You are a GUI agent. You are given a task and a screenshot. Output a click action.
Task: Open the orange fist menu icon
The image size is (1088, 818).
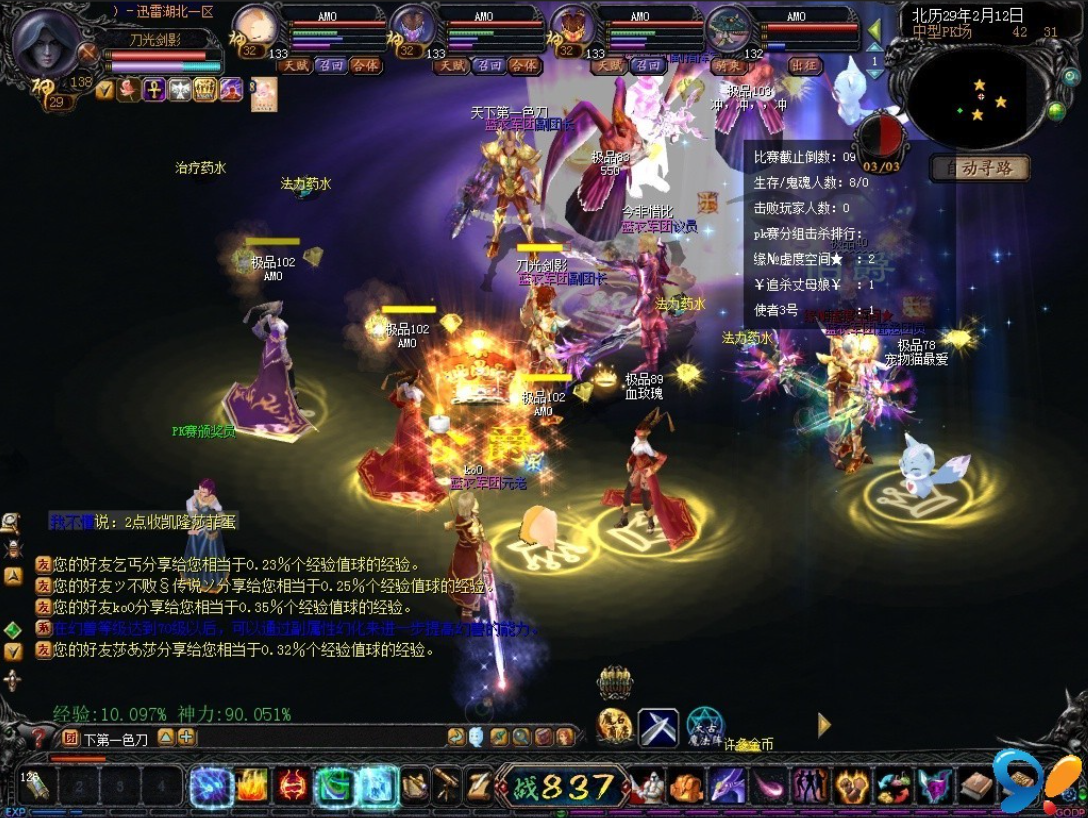[x=687, y=787]
